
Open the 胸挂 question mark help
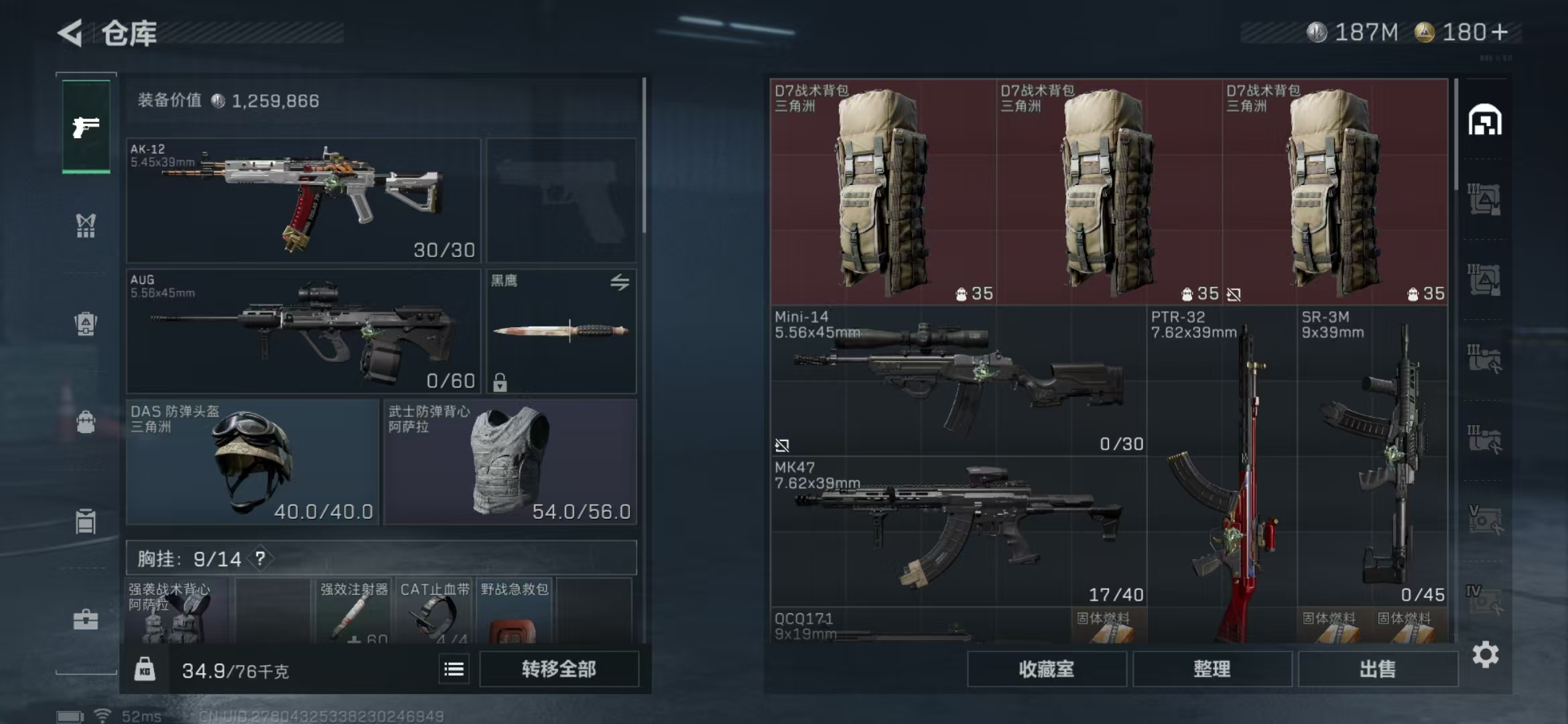(260, 558)
